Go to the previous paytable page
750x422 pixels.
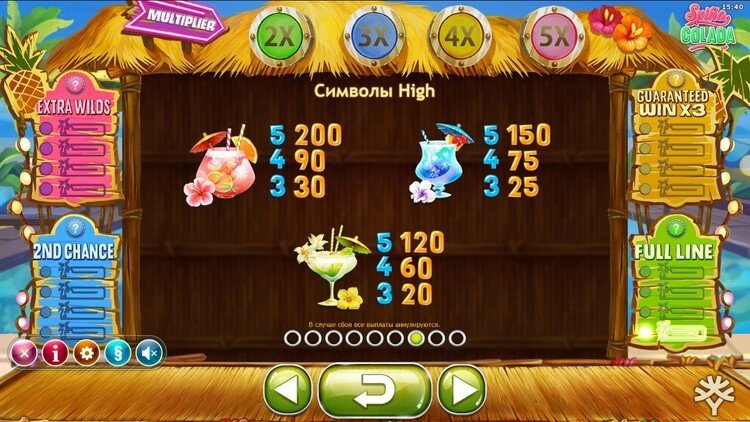(x=288, y=389)
